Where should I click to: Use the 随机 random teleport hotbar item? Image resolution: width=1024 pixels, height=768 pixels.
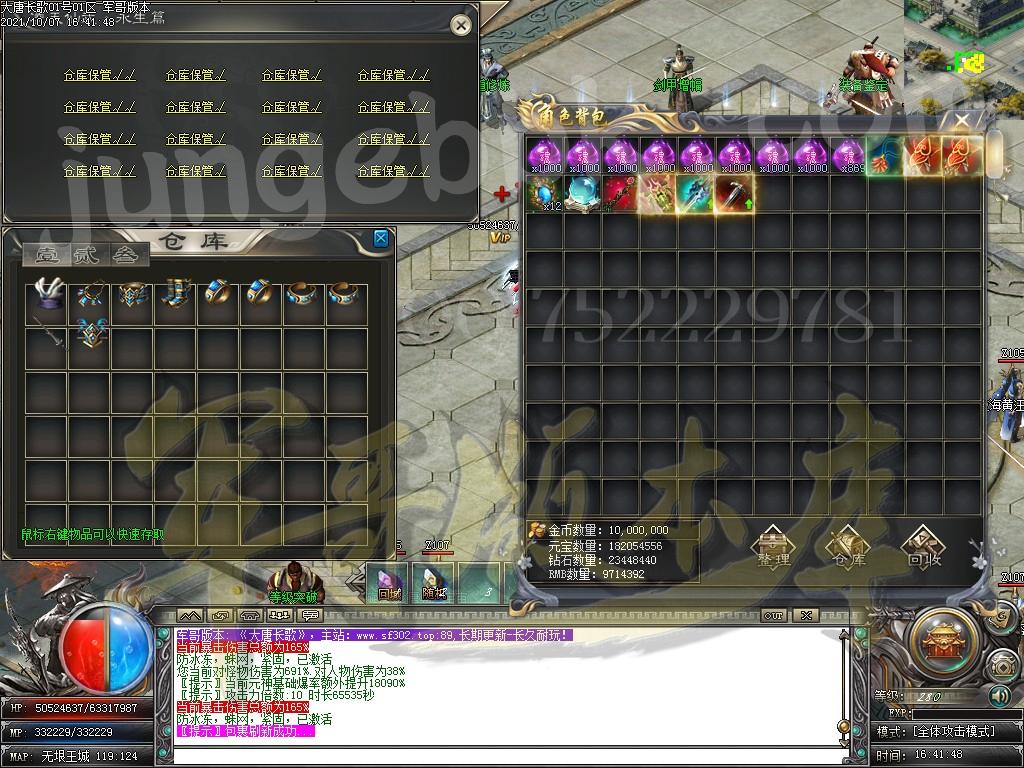434,582
